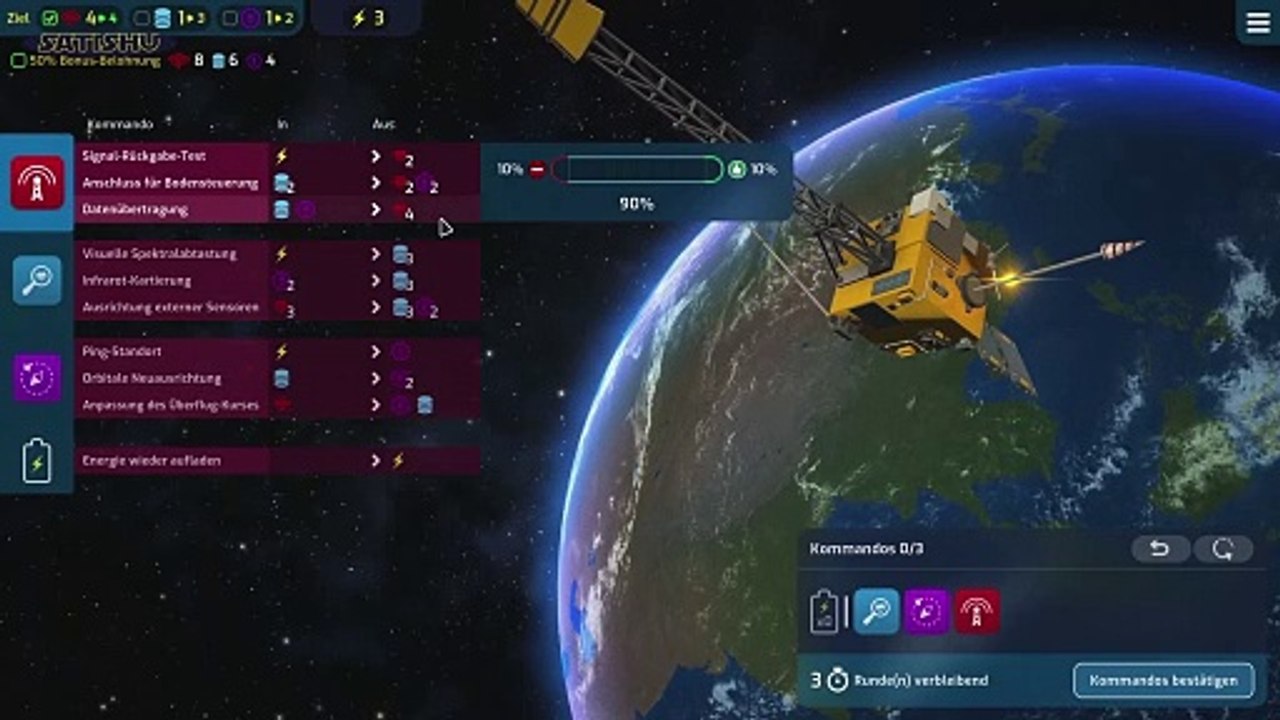Click the purple orbit category in the sidebar

pos(37,378)
